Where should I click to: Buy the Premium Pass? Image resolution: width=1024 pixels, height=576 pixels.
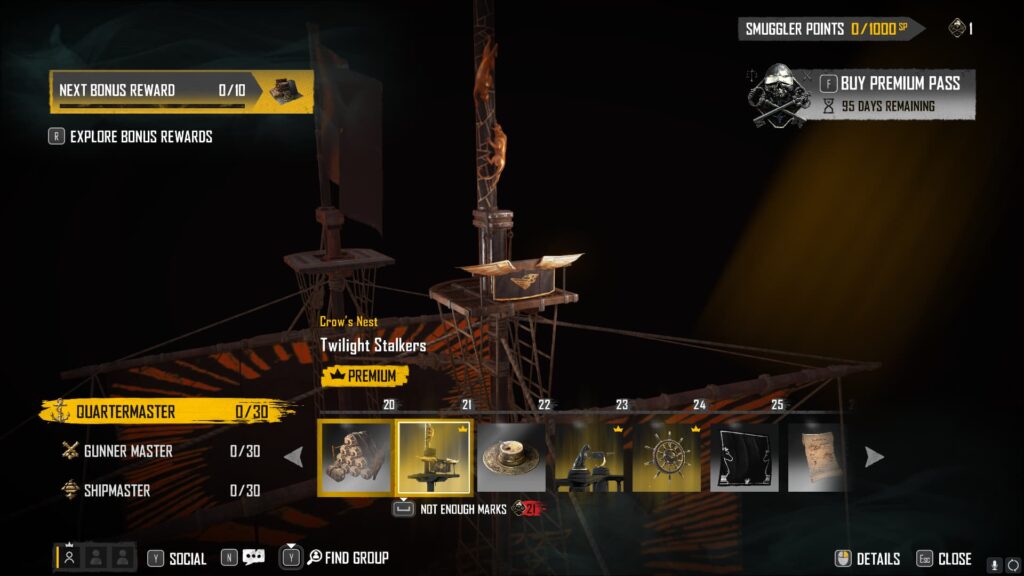point(898,84)
